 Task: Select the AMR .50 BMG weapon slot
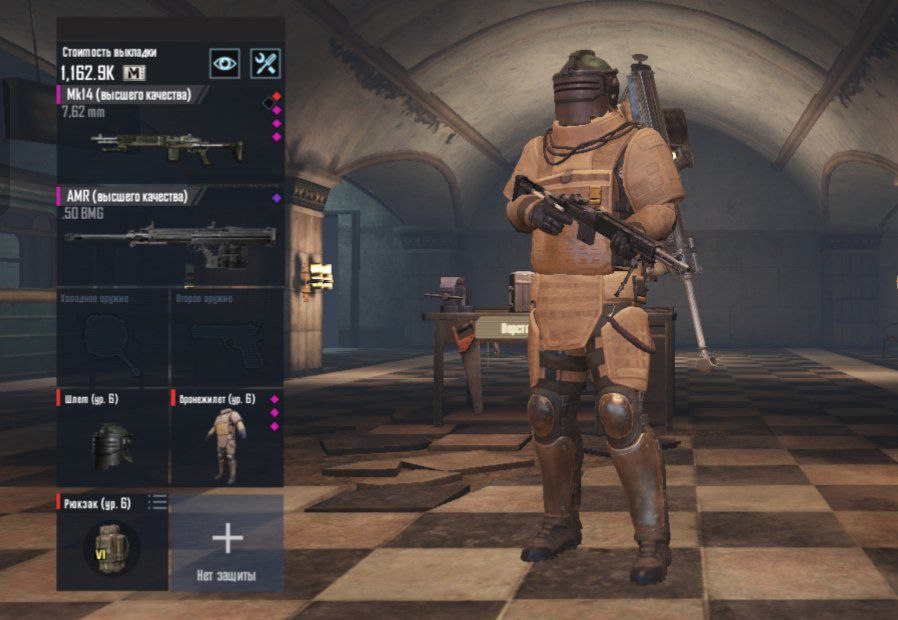click(x=167, y=237)
